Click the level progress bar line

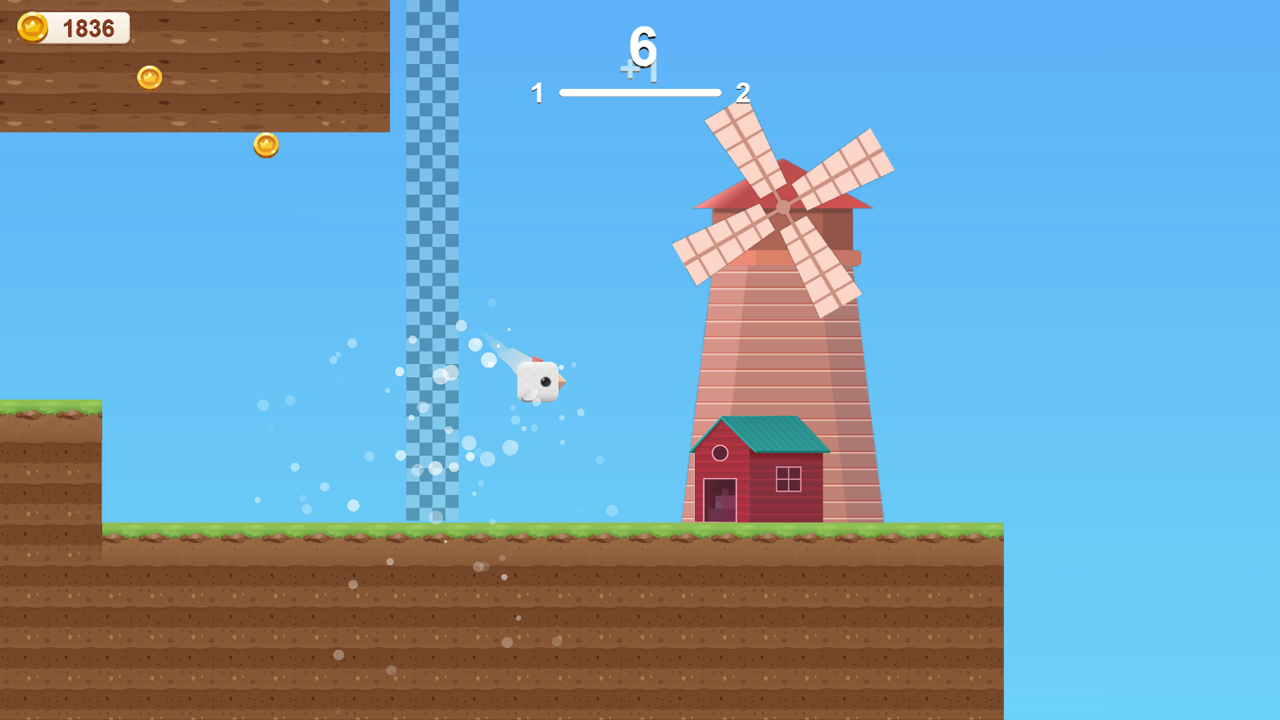(640, 91)
